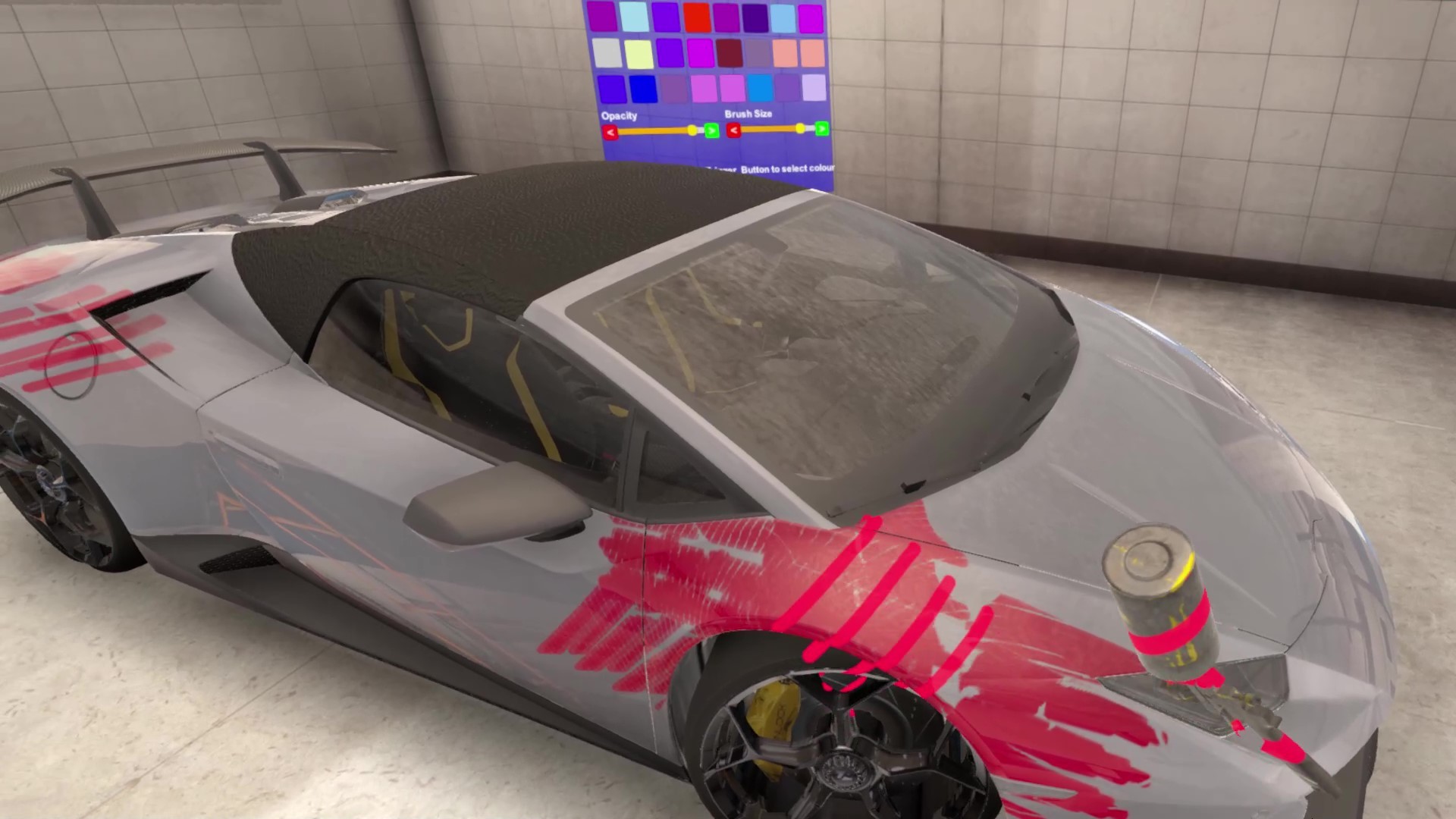The width and height of the screenshot is (1456, 819).
Task: Click the red decrease arrow for Brush Size
Action: pos(733,130)
